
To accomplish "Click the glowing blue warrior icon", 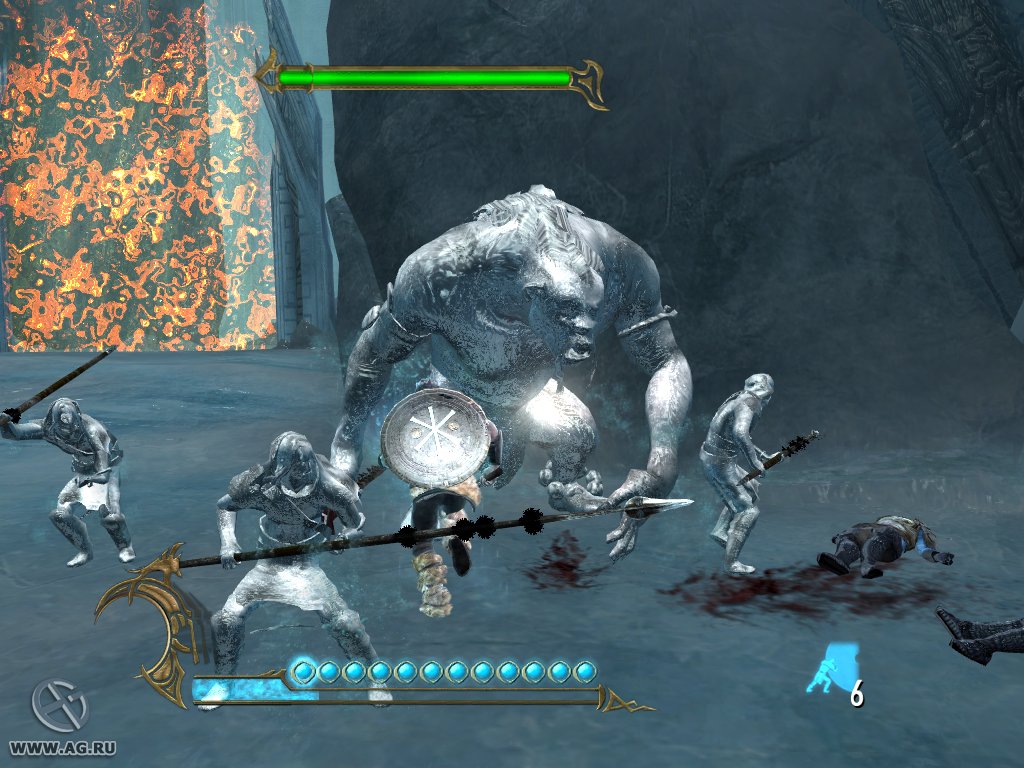I will click(x=826, y=669).
